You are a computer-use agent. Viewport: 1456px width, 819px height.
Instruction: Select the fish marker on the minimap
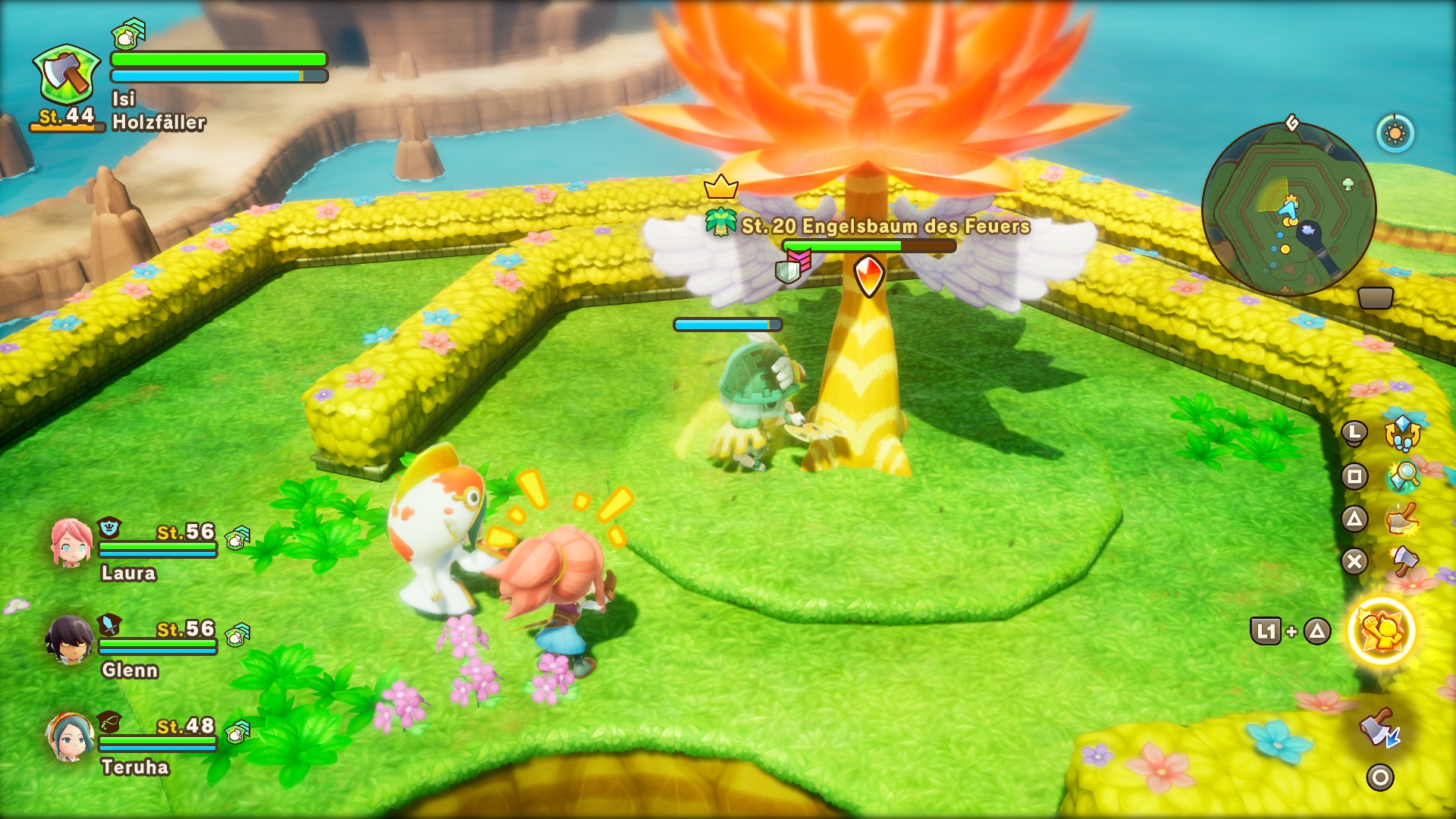(x=1307, y=228)
